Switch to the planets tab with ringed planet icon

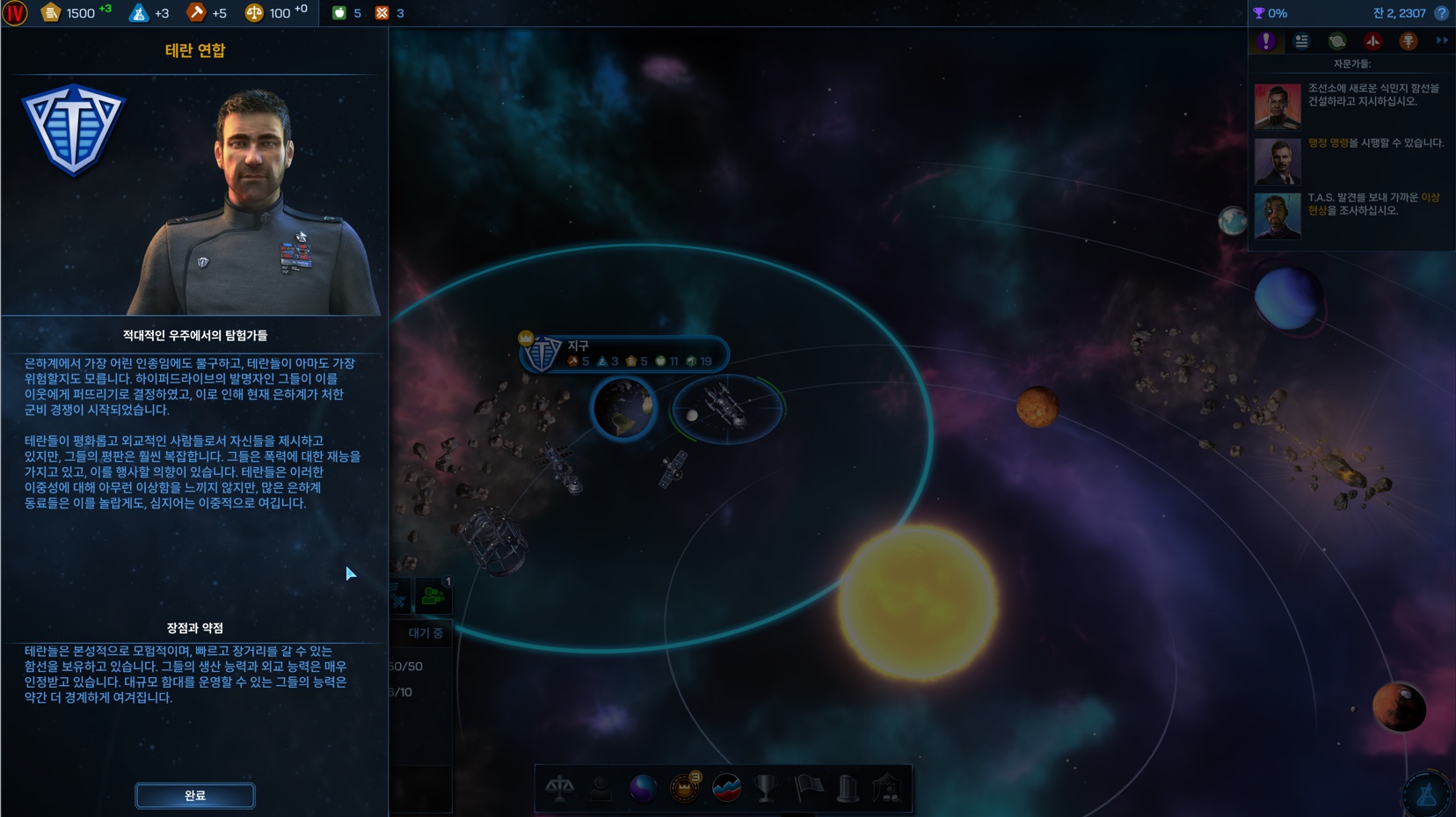click(1336, 41)
